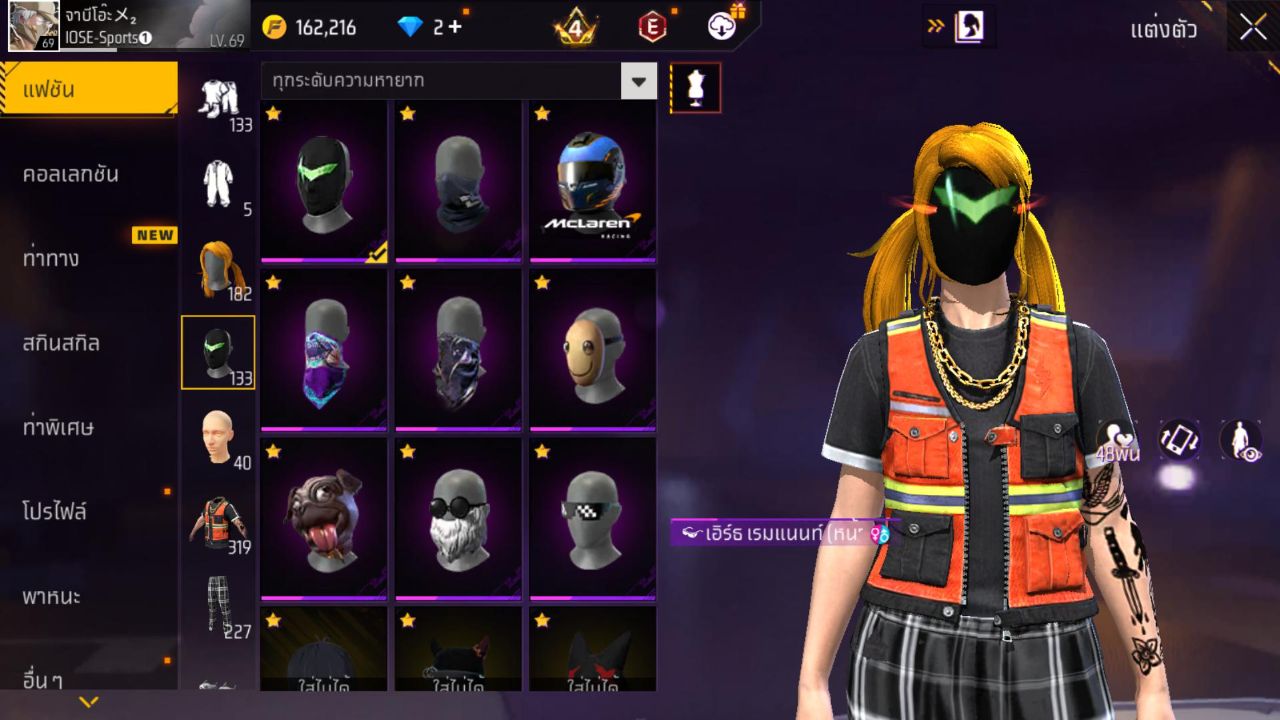Select the head/face category icon
The height and width of the screenshot is (720, 1280).
[x=219, y=435]
